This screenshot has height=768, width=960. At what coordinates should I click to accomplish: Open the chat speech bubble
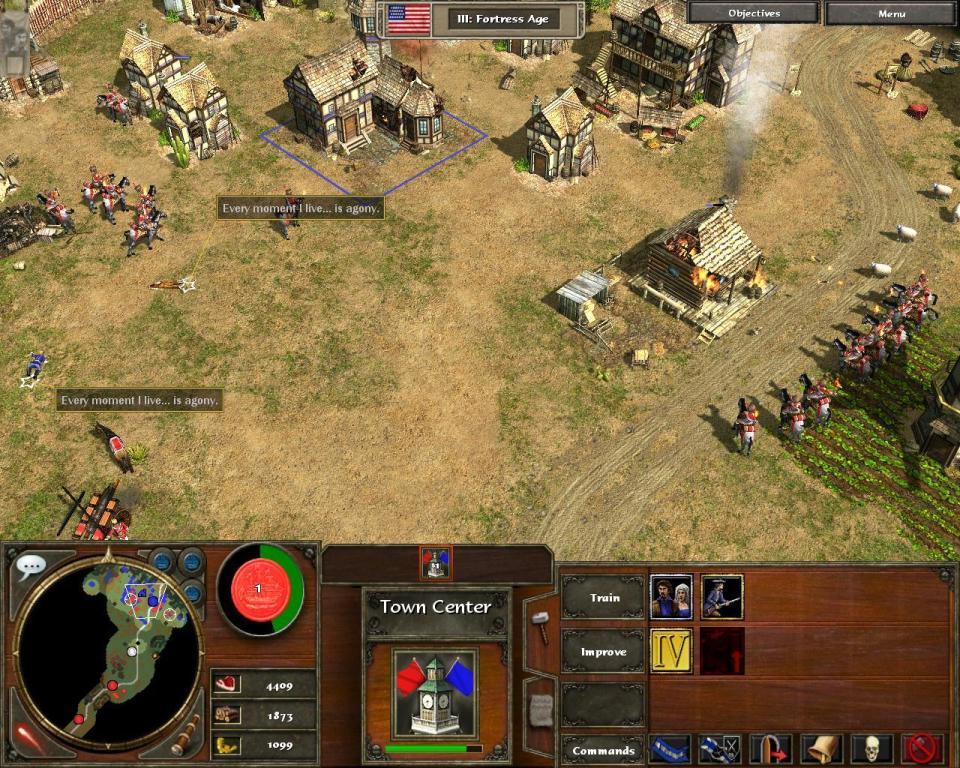(30, 567)
